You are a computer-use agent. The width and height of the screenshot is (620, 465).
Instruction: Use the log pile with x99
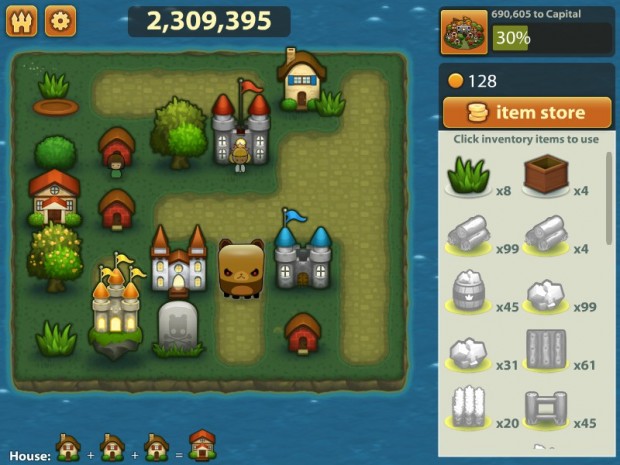pyautogui.click(x=465, y=236)
